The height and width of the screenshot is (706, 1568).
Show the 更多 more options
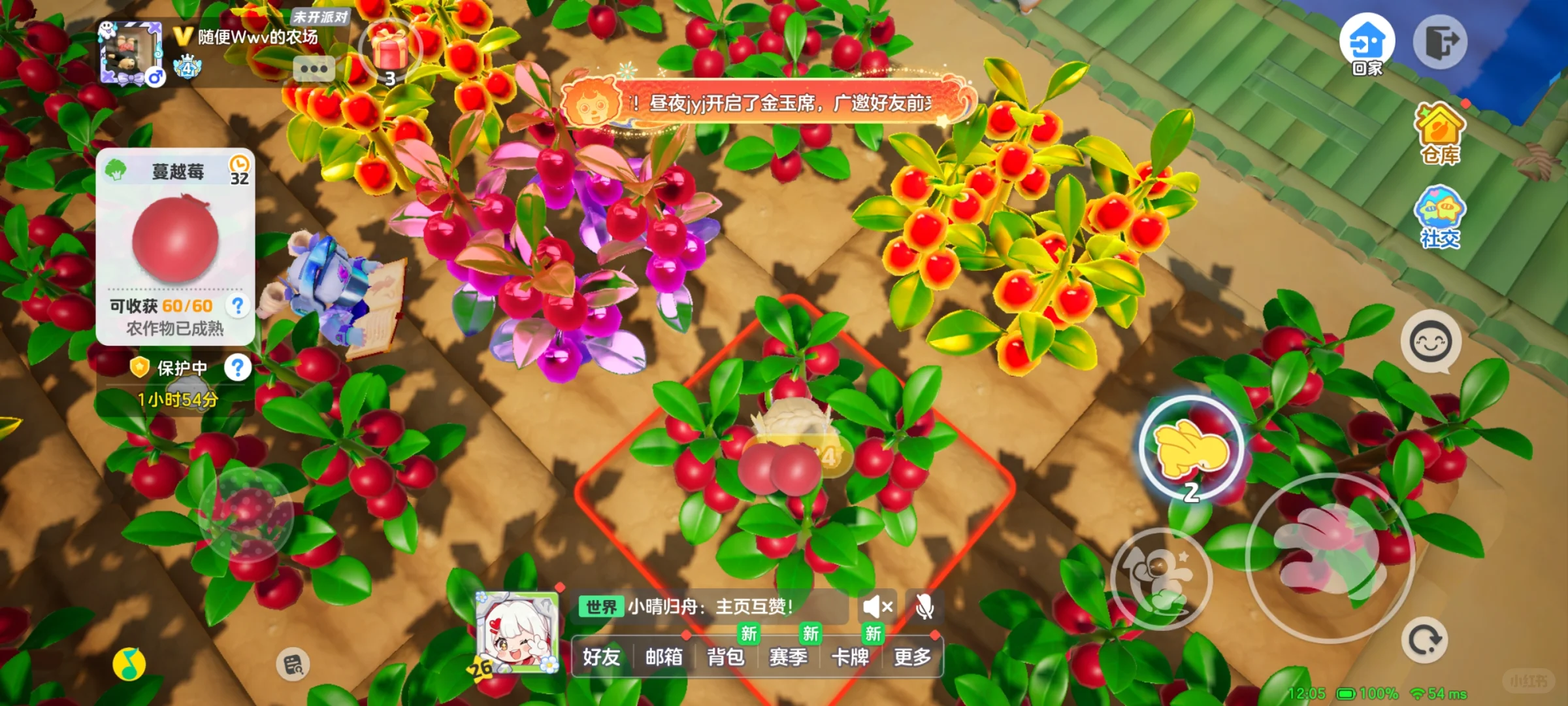912,657
